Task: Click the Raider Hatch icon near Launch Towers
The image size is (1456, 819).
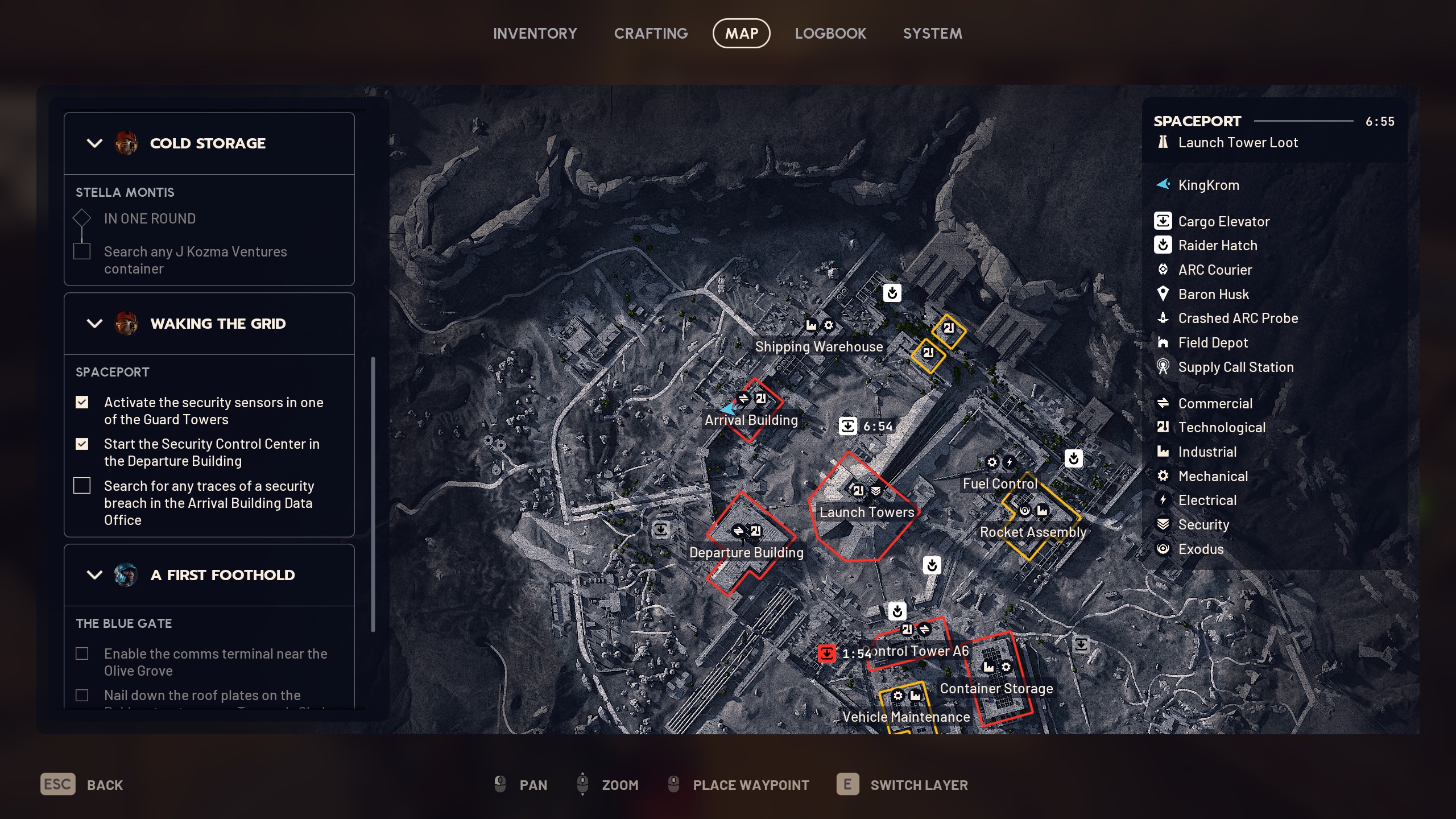Action: click(x=933, y=565)
